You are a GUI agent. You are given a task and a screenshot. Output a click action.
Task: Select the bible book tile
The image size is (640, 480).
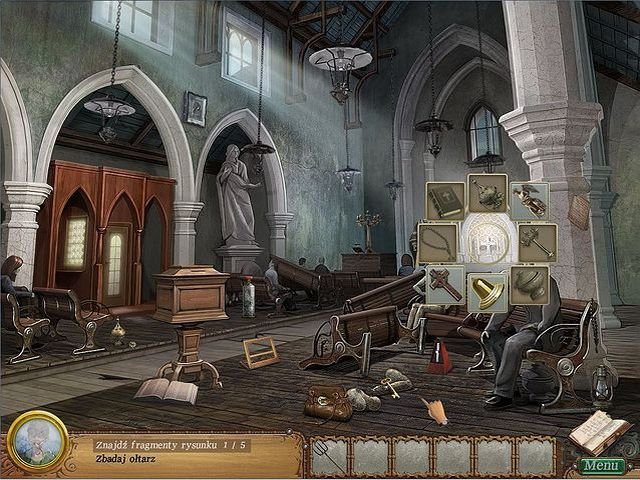444,201
